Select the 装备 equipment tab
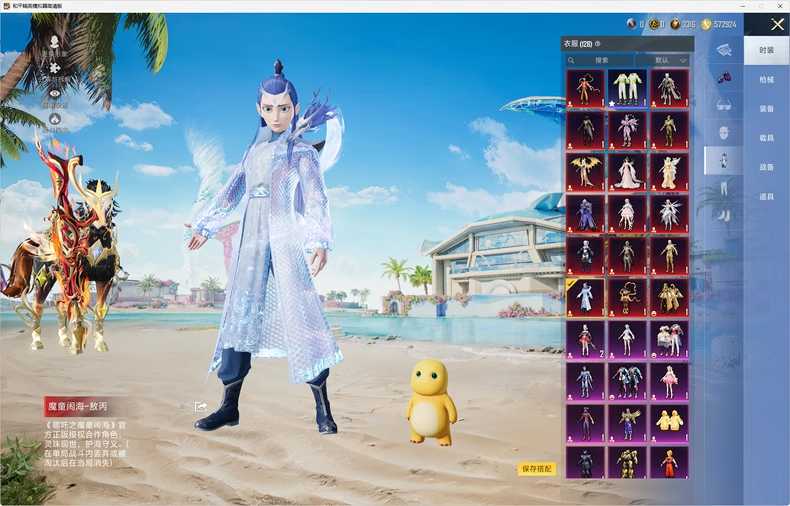The width and height of the screenshot is (790, 506). click(x=766, y=108)
